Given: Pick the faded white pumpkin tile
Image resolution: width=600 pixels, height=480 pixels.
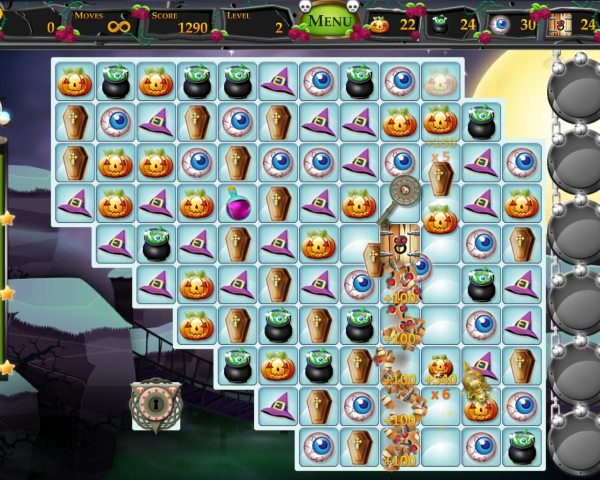Looking at the screenshot, I should (x=440, y=82).
